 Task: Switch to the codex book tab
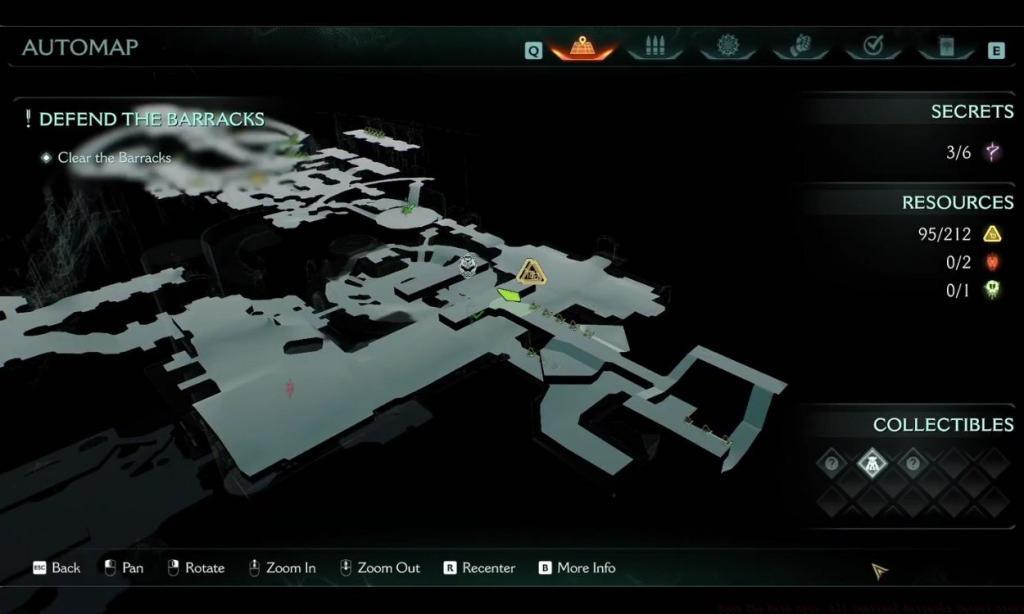(945, 47)
